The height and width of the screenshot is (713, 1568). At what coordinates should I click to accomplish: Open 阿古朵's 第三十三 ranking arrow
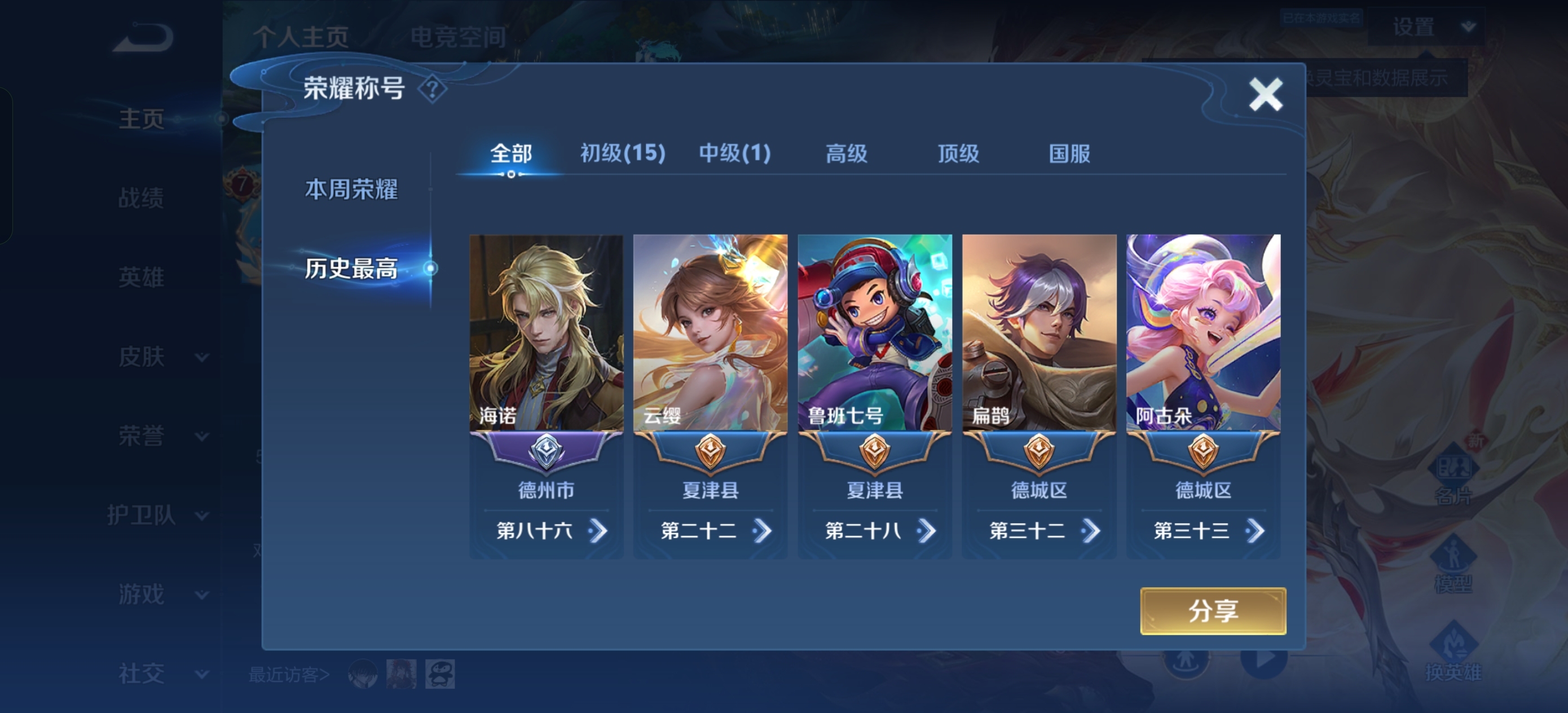click(1255, 531)
